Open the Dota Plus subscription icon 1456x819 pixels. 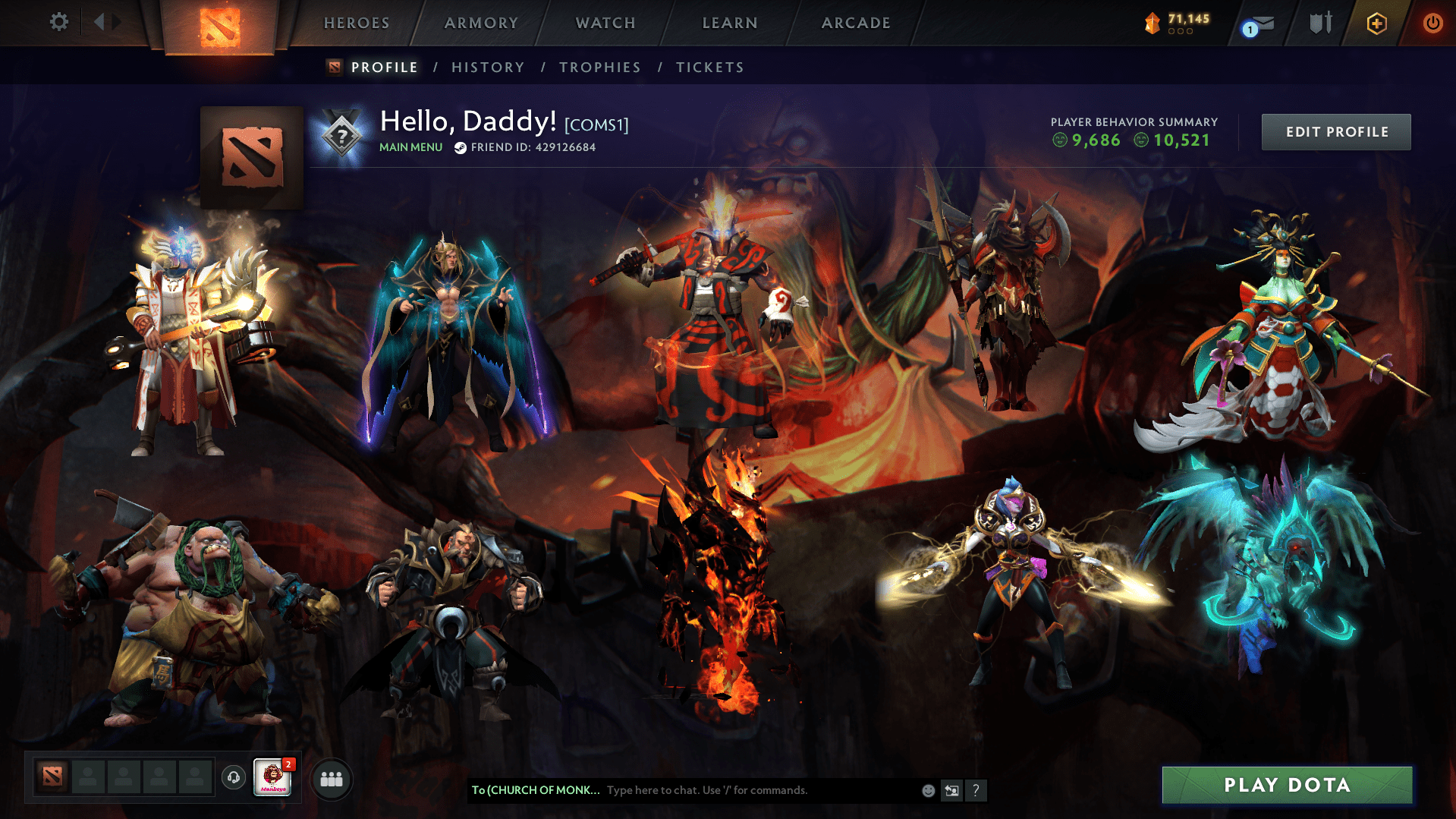[1376, 23]
